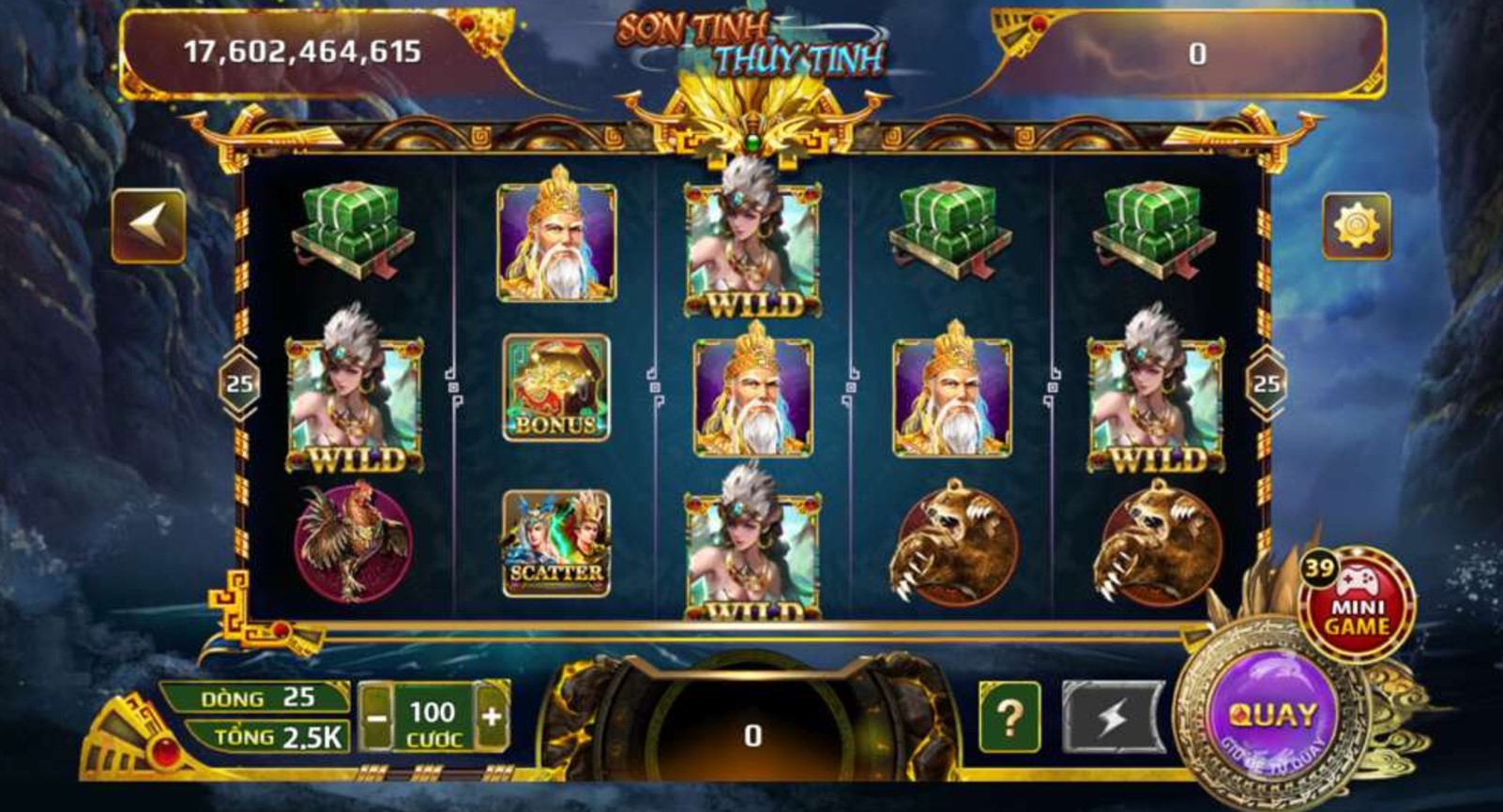The height and width of the screenshot is (812, 1503).
Task: Show the help question mark info
Action: [x=1010, y=717]
